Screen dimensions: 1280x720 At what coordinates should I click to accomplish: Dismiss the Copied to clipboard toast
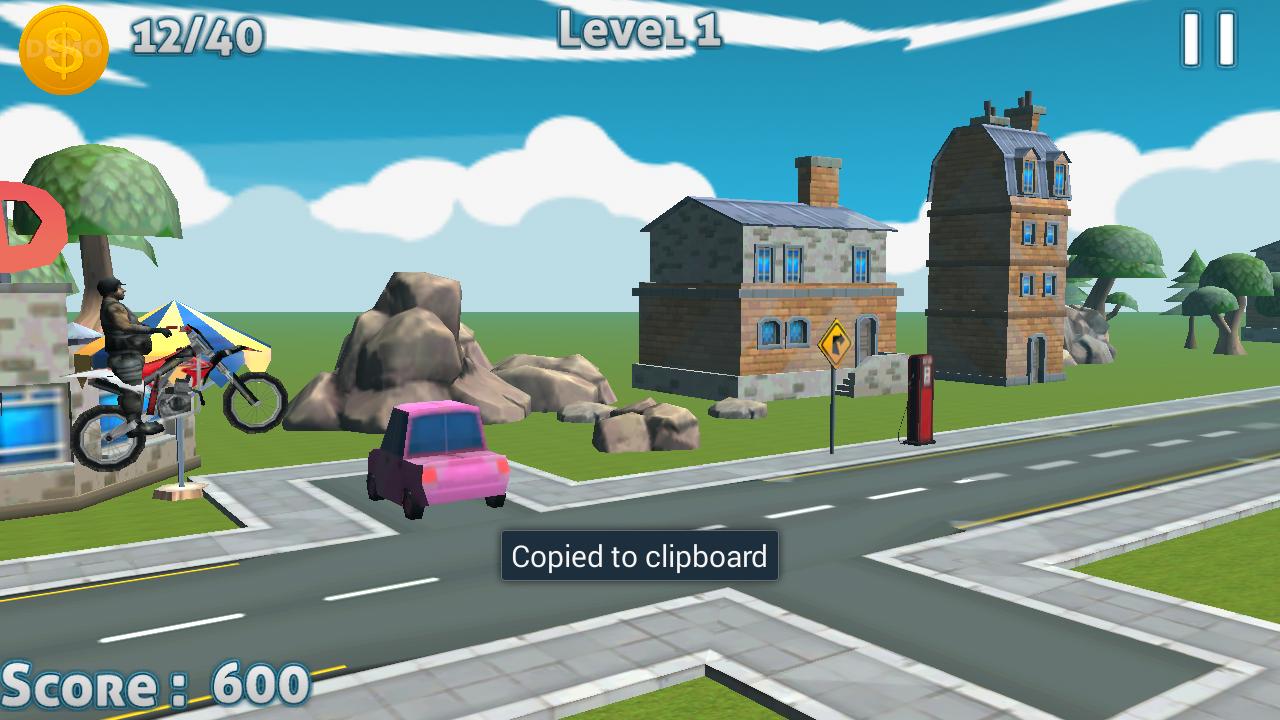[640, 557]
